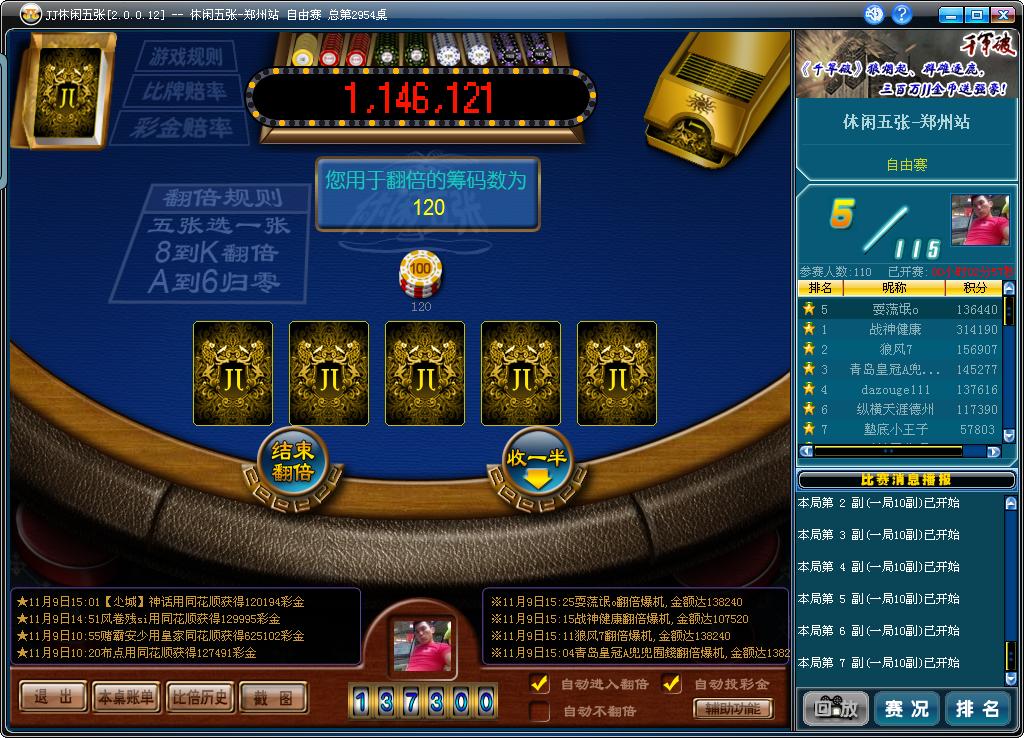
Task: Open the question mark help icon
Action: click(902, 14)
